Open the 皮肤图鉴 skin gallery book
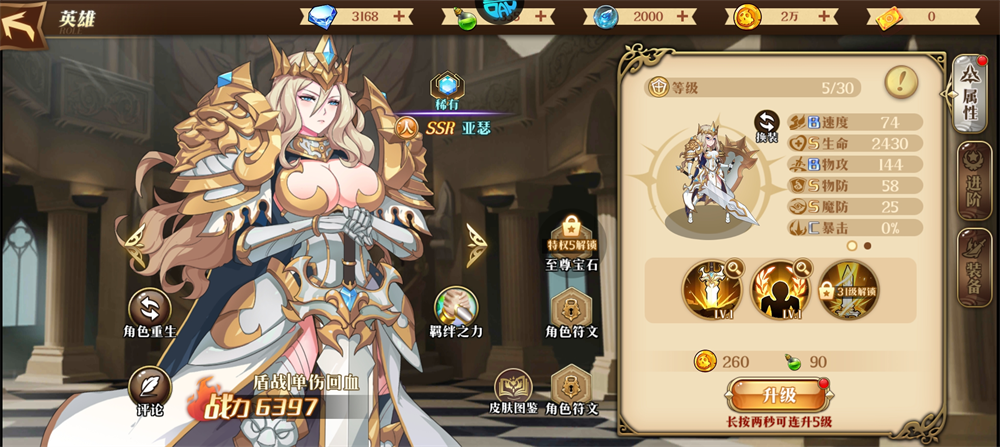This screenshot has width=1000, height=447. click(515, 390)
